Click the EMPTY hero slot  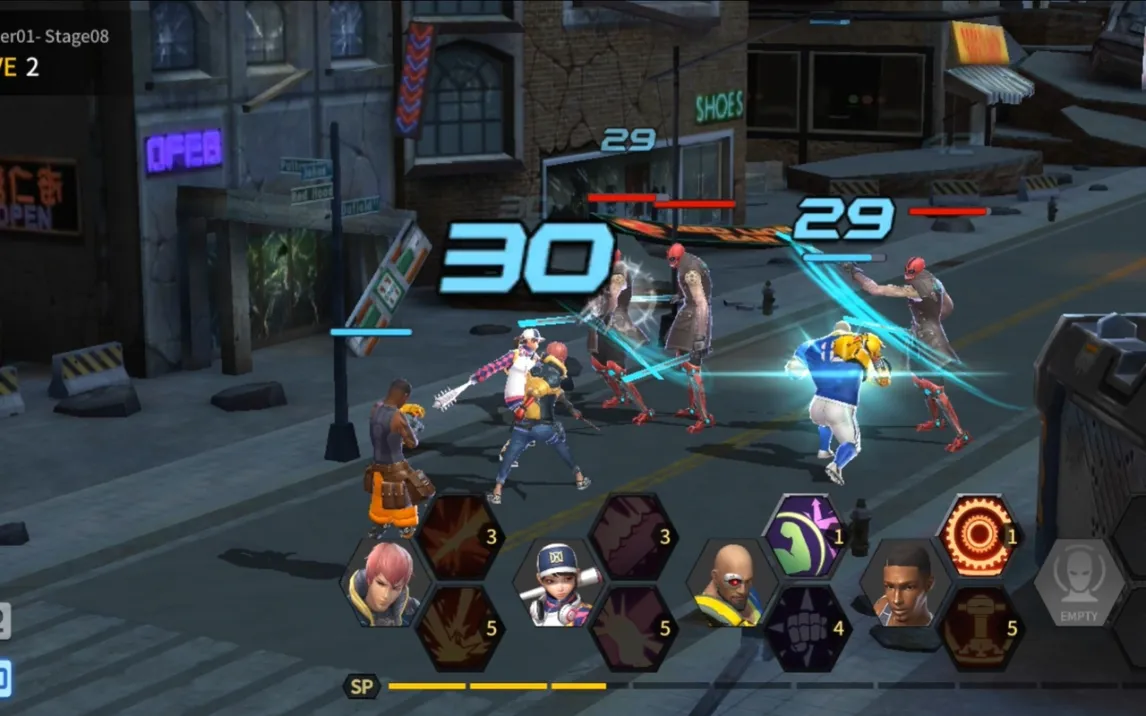(1078, 583)
